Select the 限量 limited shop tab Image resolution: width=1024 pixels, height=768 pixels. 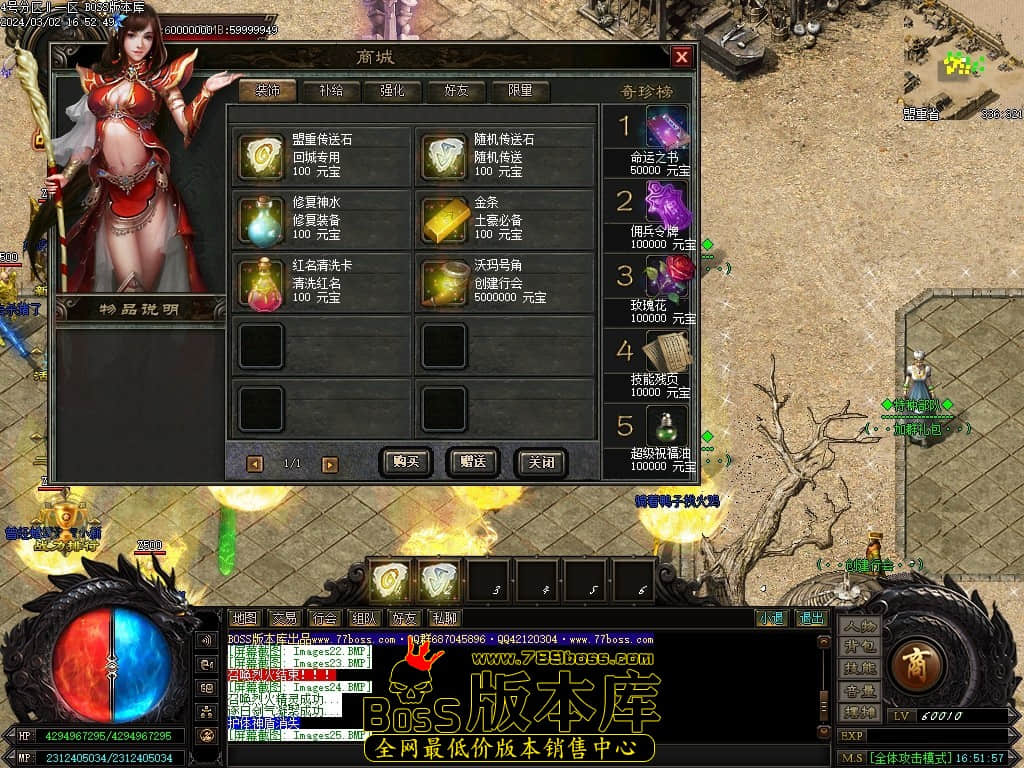(520, 91)
